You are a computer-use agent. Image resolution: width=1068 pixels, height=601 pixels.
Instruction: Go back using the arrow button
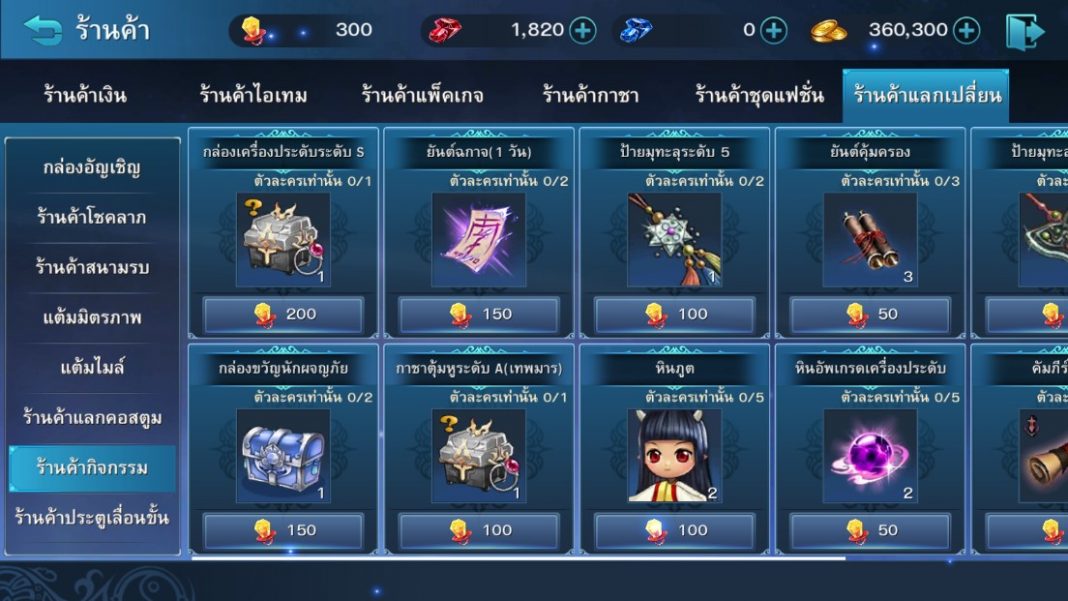coord(42,30)
